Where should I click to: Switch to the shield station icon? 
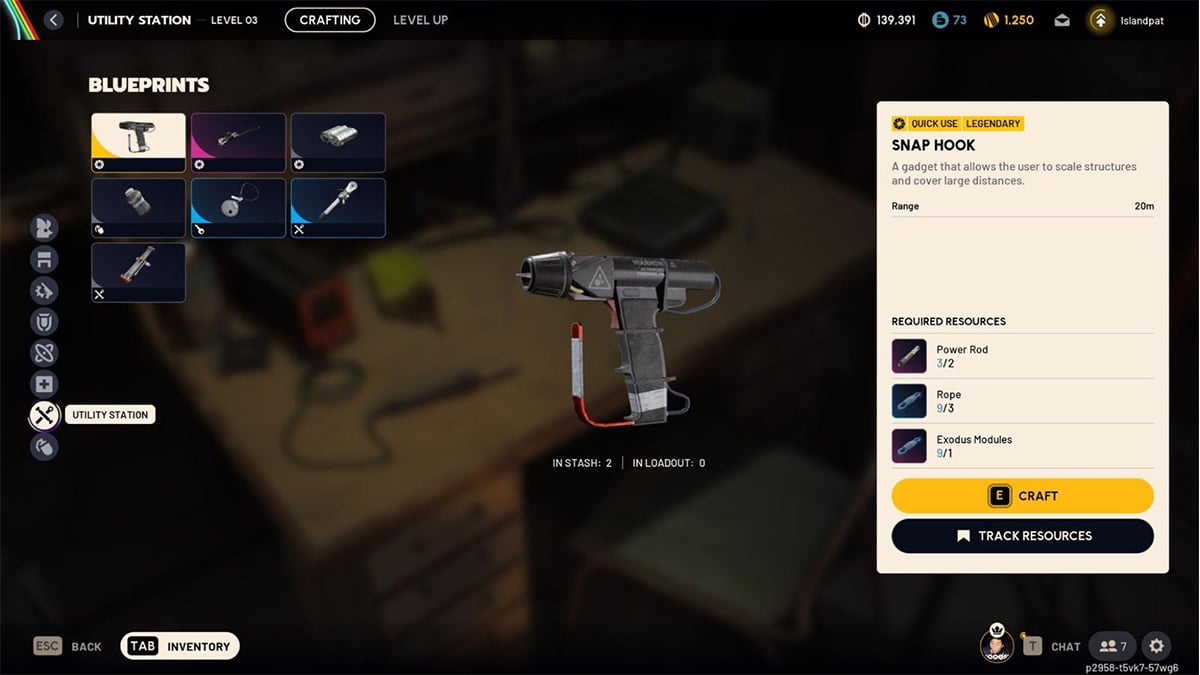pos(44,322)
